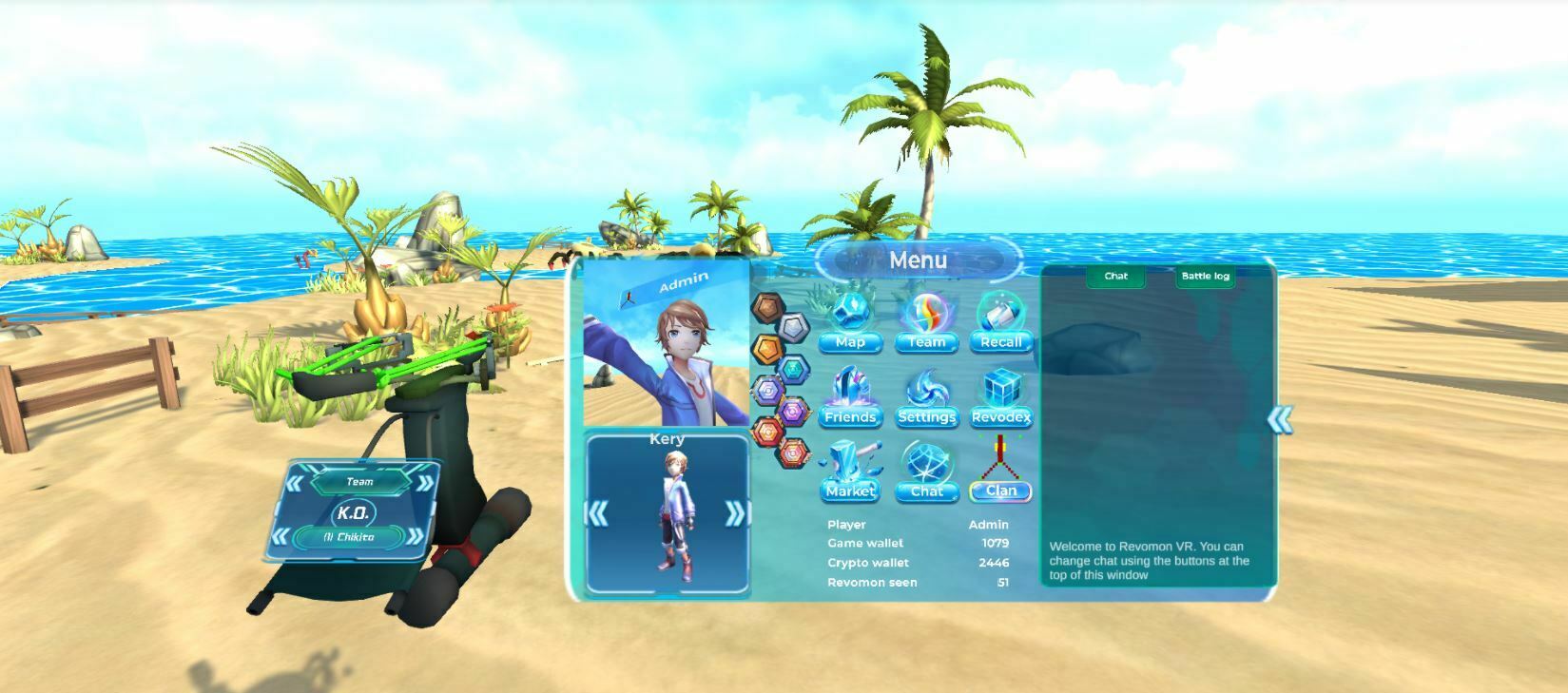Click the Team button on the floating panel
The image size is (1568, 693).
361,481
